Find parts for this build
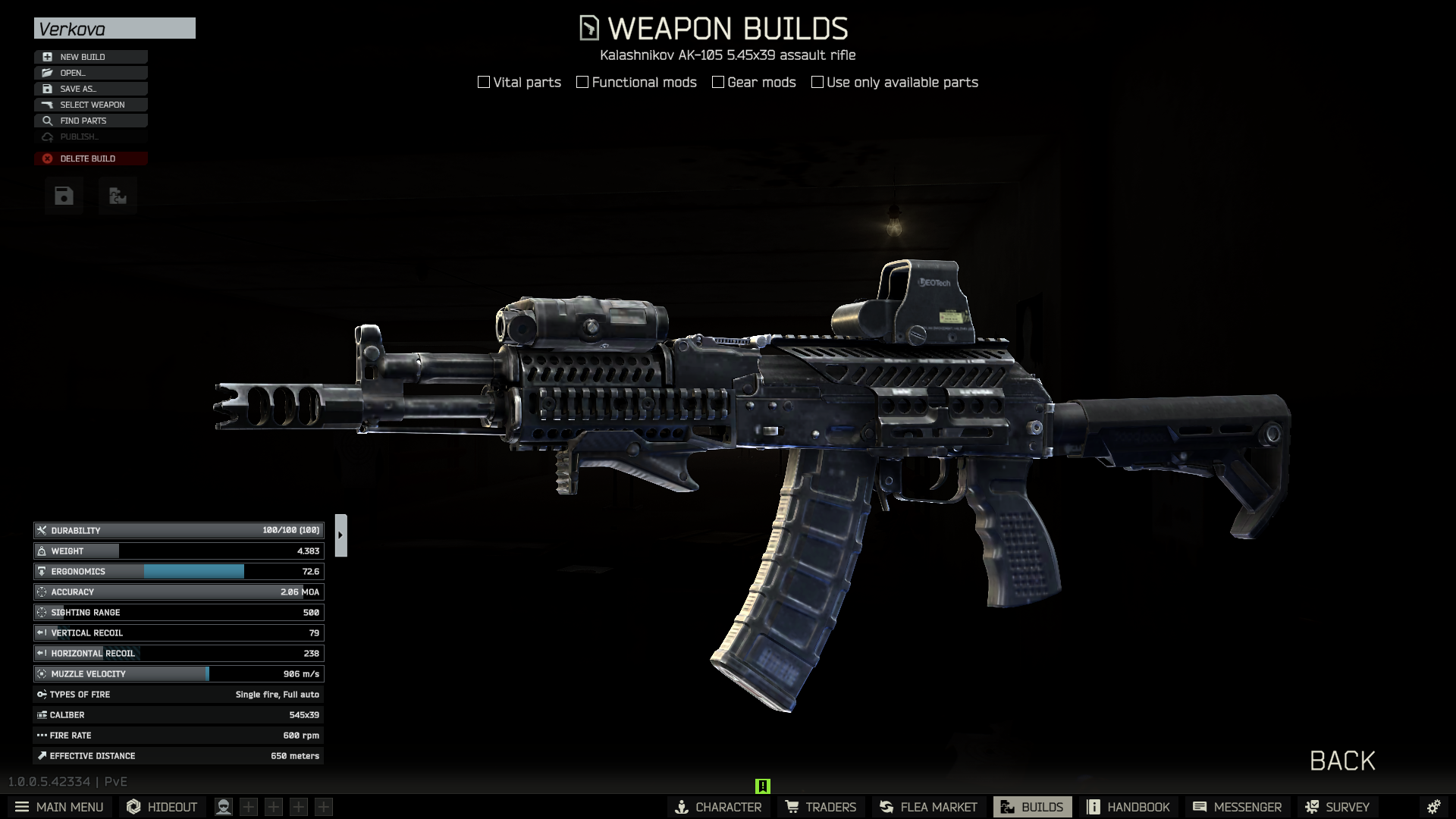The height and width of the screenshot is (819, 1456). coord(90,121)
